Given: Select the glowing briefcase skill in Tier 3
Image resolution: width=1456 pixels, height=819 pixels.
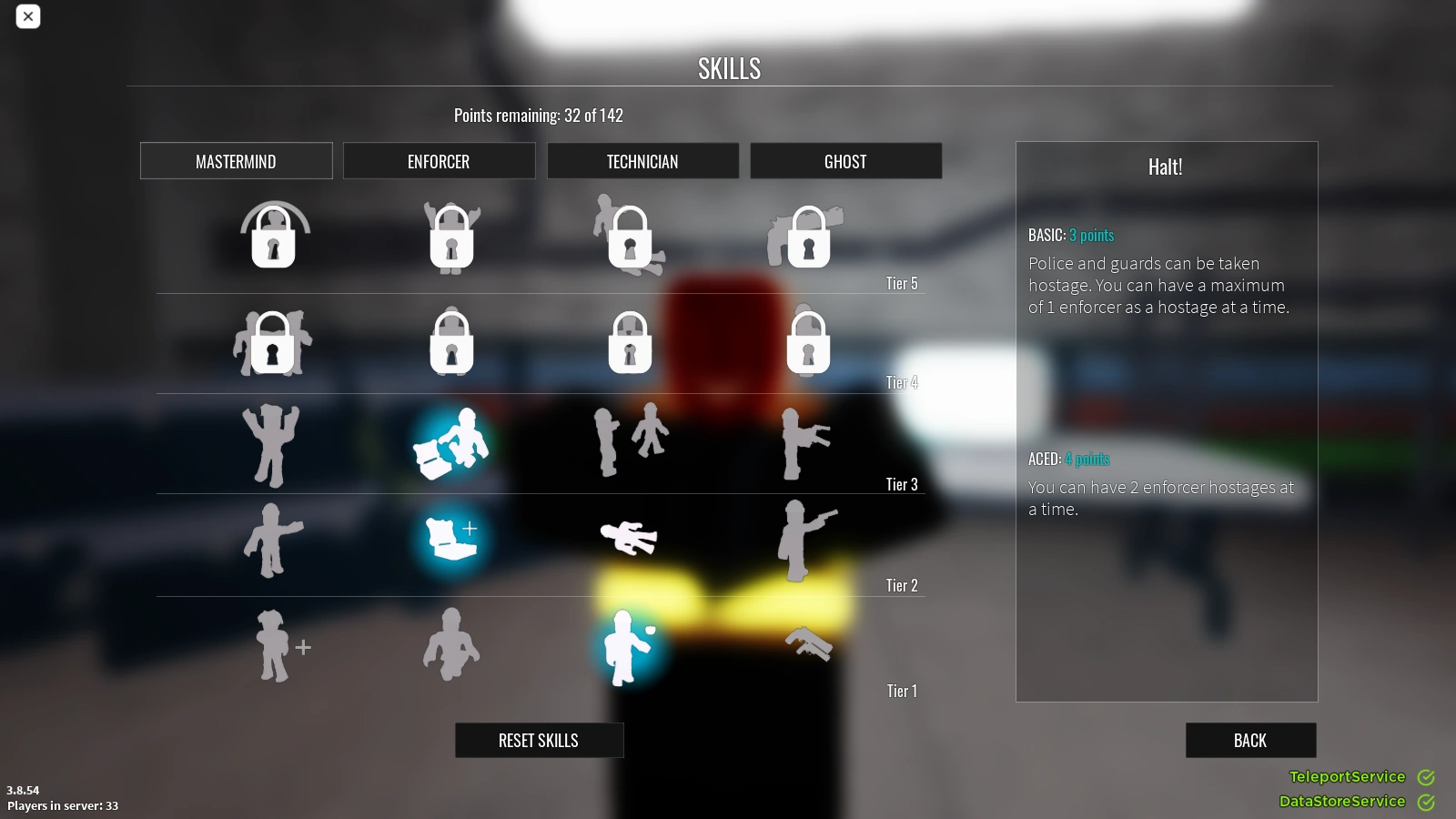Looking at the screenshot, I should [x=451, y=443].
